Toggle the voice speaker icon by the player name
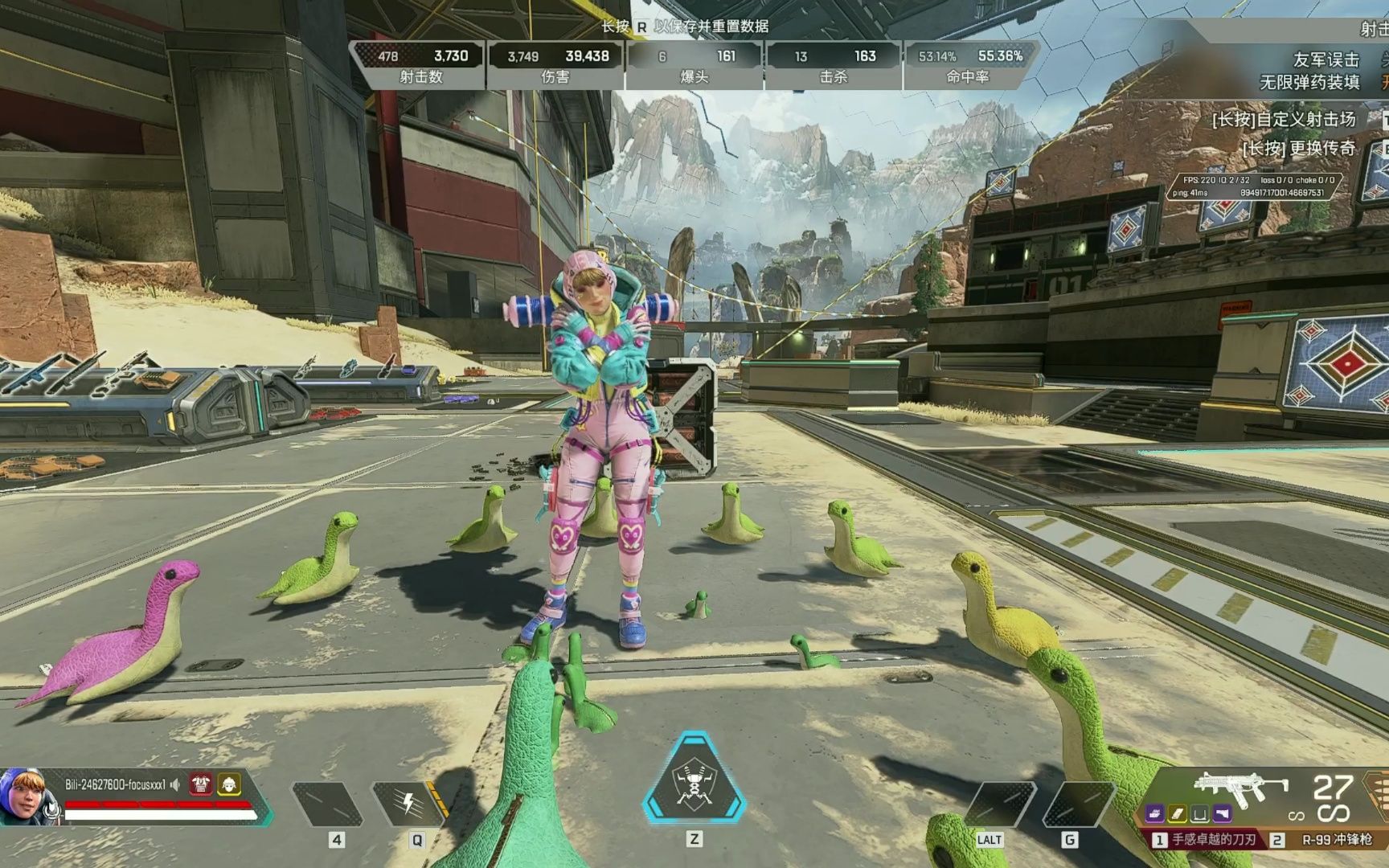 (x=175, y=784)
